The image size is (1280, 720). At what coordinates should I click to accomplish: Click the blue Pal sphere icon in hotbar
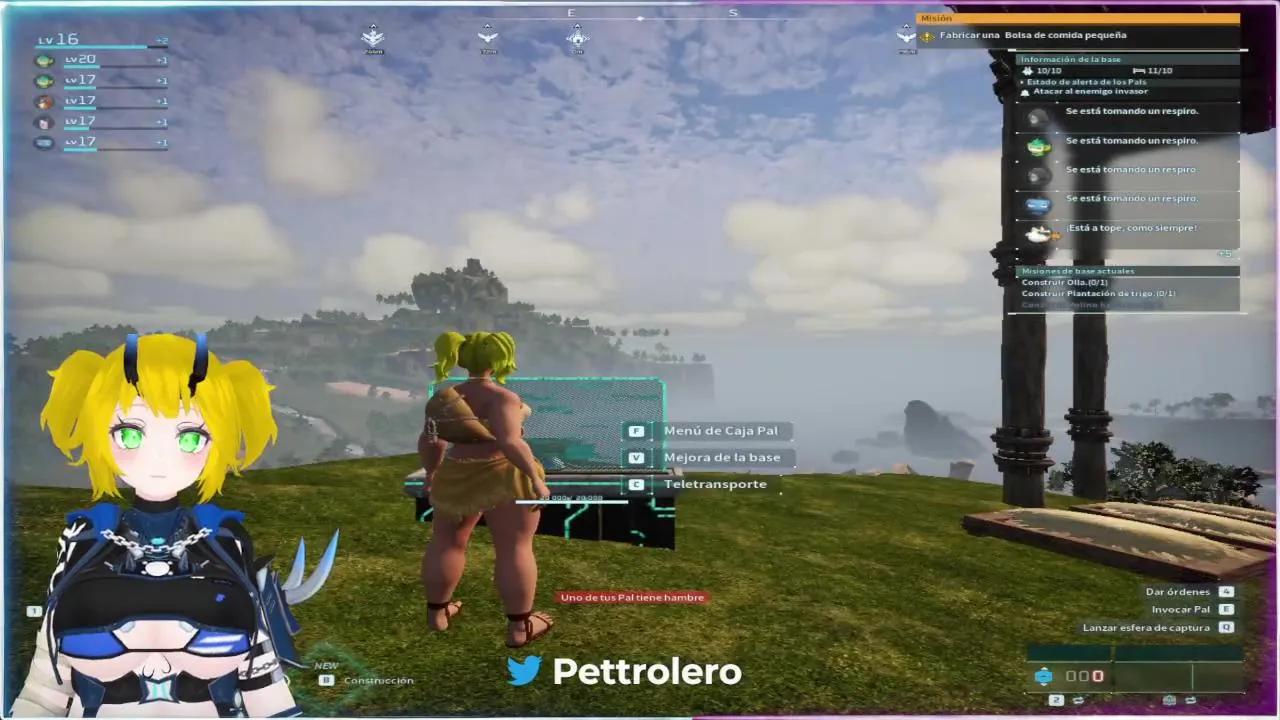(x=1045, y=677)
